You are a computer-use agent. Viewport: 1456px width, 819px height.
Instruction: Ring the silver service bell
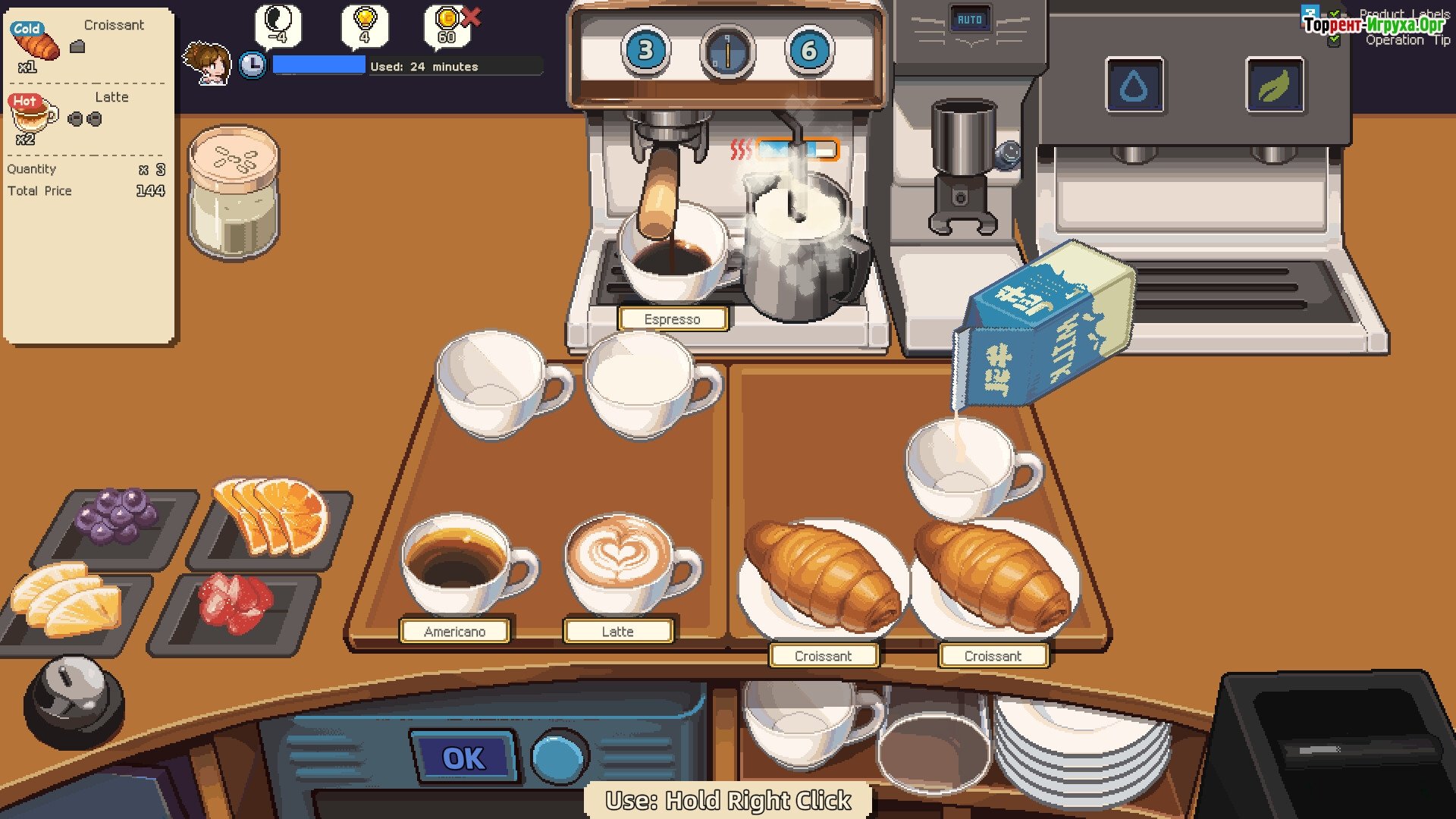(x=74, y=694)
